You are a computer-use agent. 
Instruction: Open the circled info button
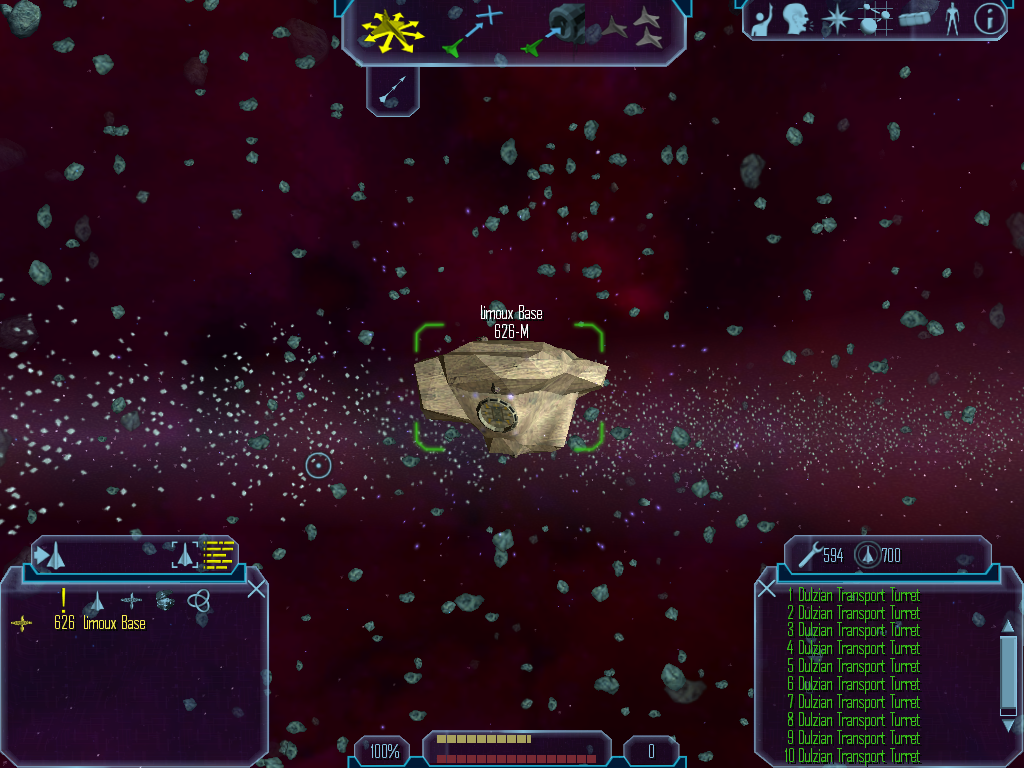[x=989, y=19]
